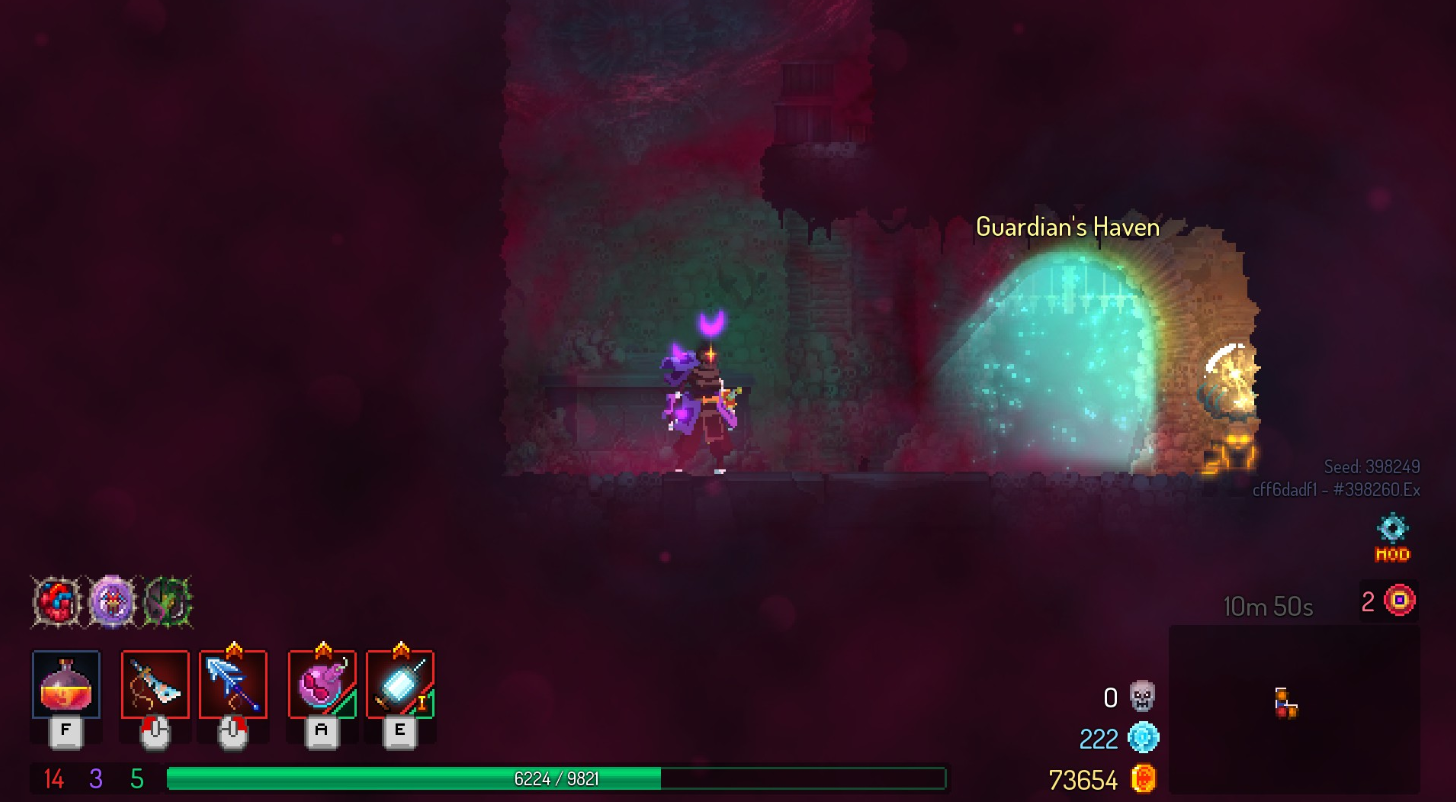The height and width of the screenshot is (802, 1456).
Task: Click the glowing golden shrine beside the door
Action: 1232,400
